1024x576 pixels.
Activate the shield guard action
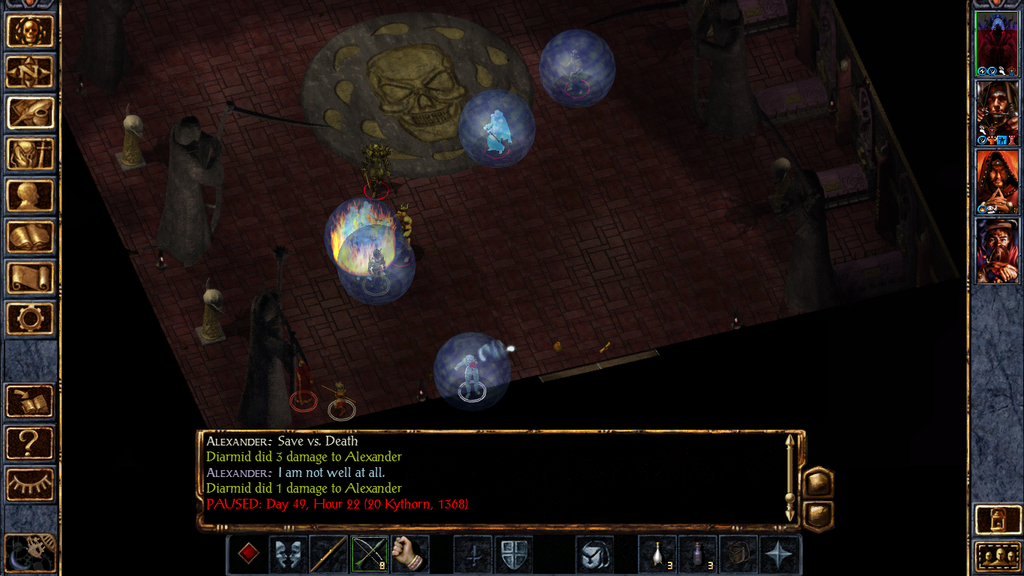(514, 554)
